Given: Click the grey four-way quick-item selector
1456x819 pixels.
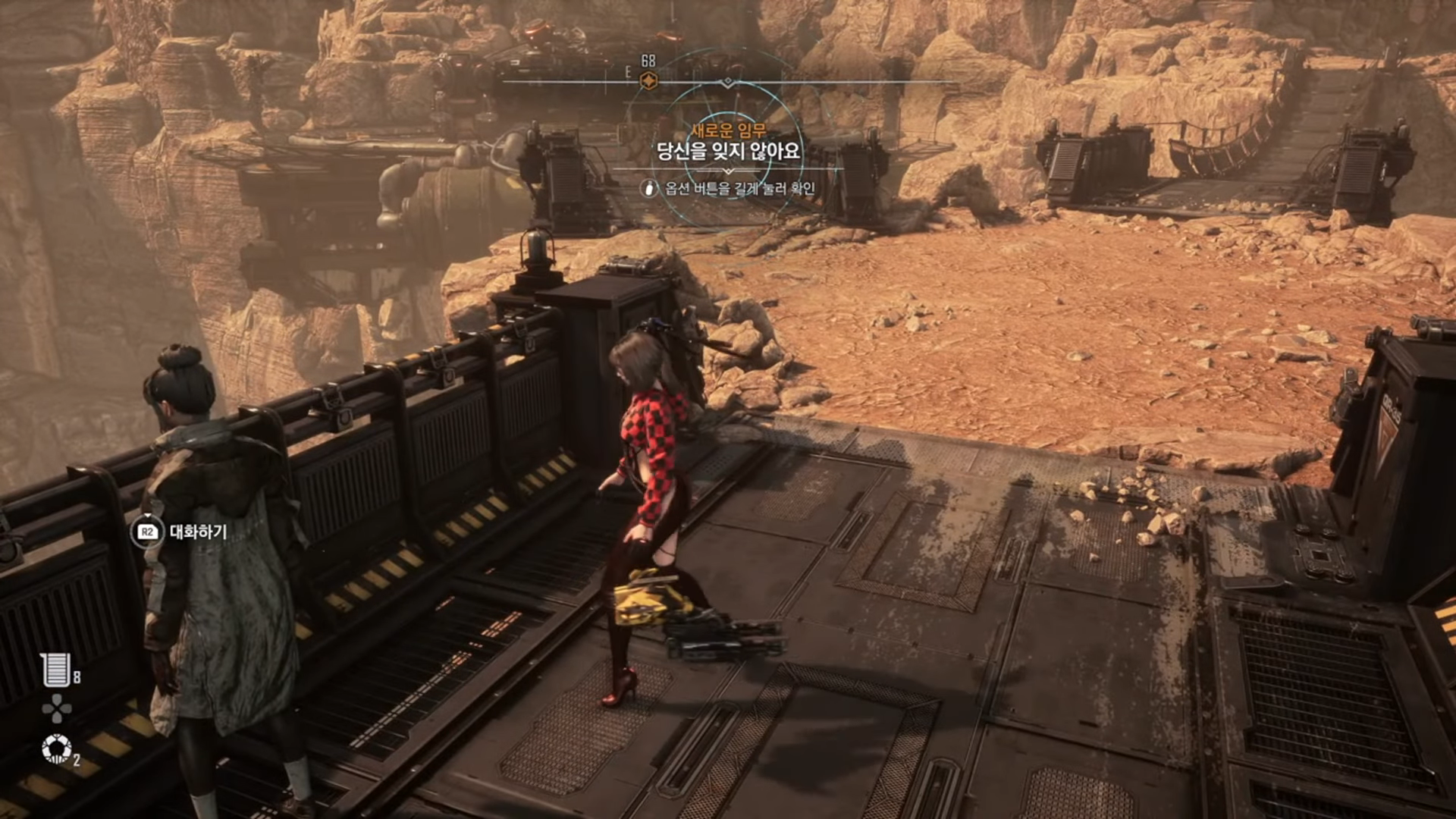Looking at the screenshot, I should tap(56, 709).
